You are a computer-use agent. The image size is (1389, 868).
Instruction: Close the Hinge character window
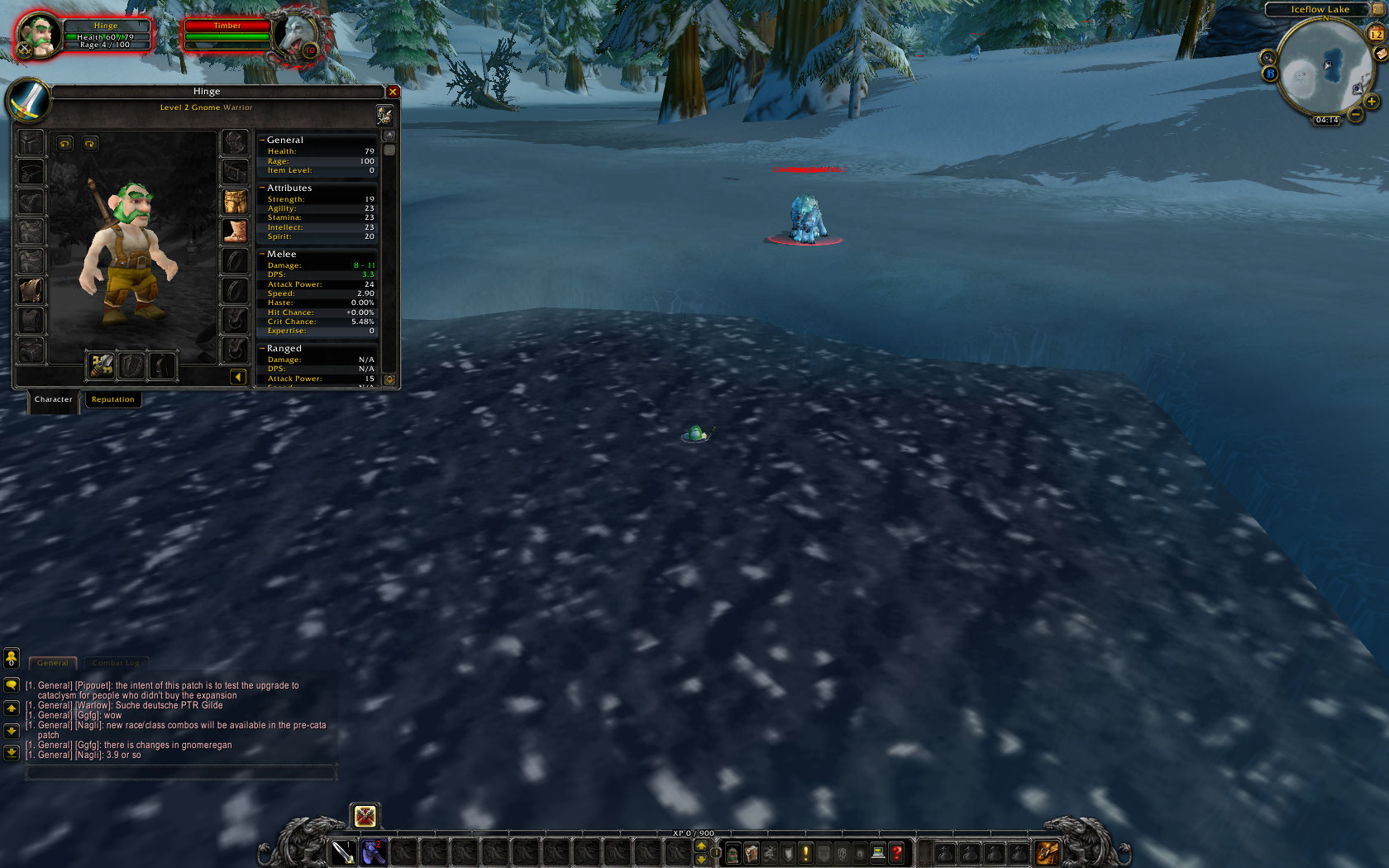click(x=393, y=92)
